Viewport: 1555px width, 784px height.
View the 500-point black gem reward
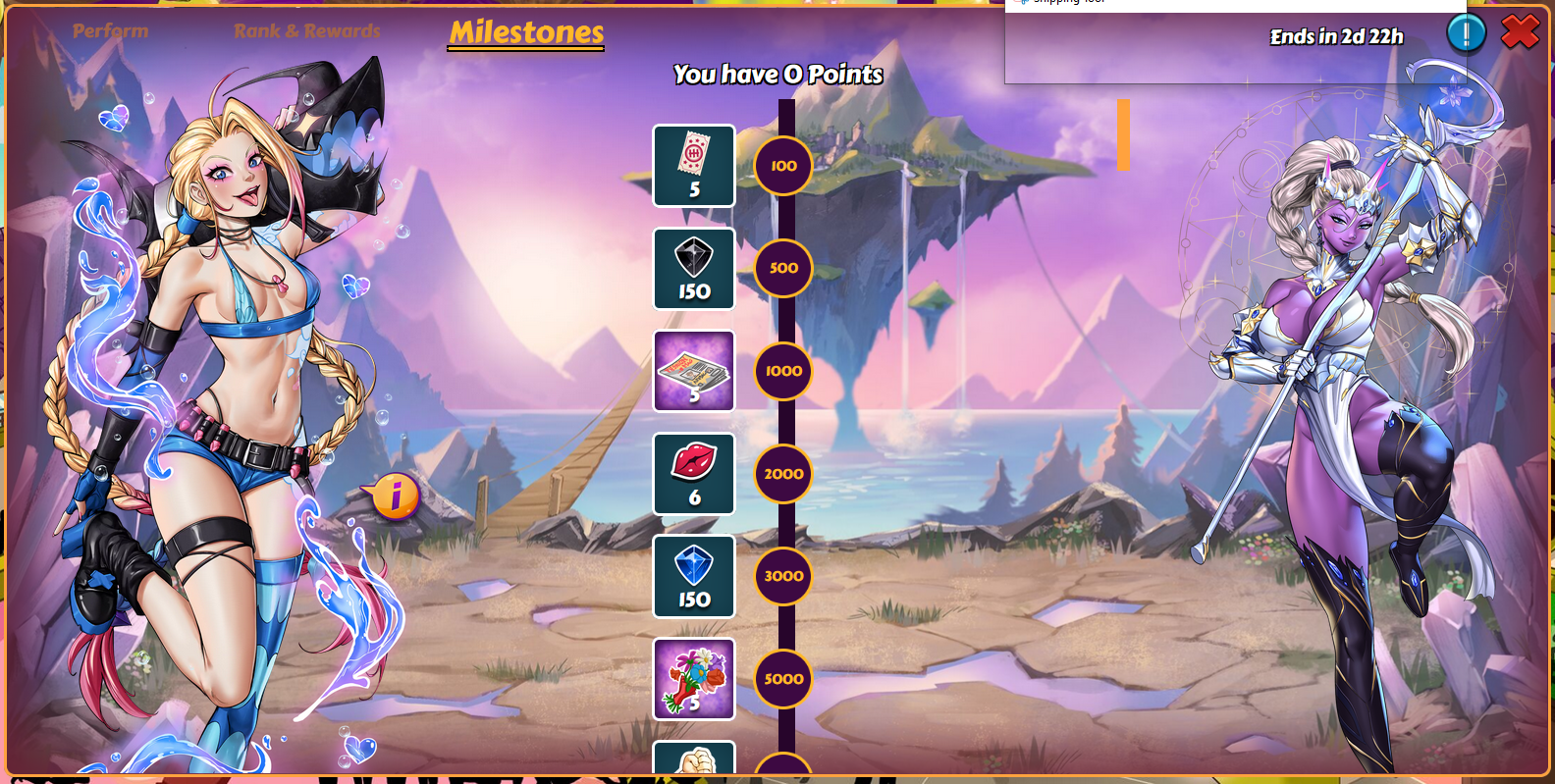coord(694,269)
